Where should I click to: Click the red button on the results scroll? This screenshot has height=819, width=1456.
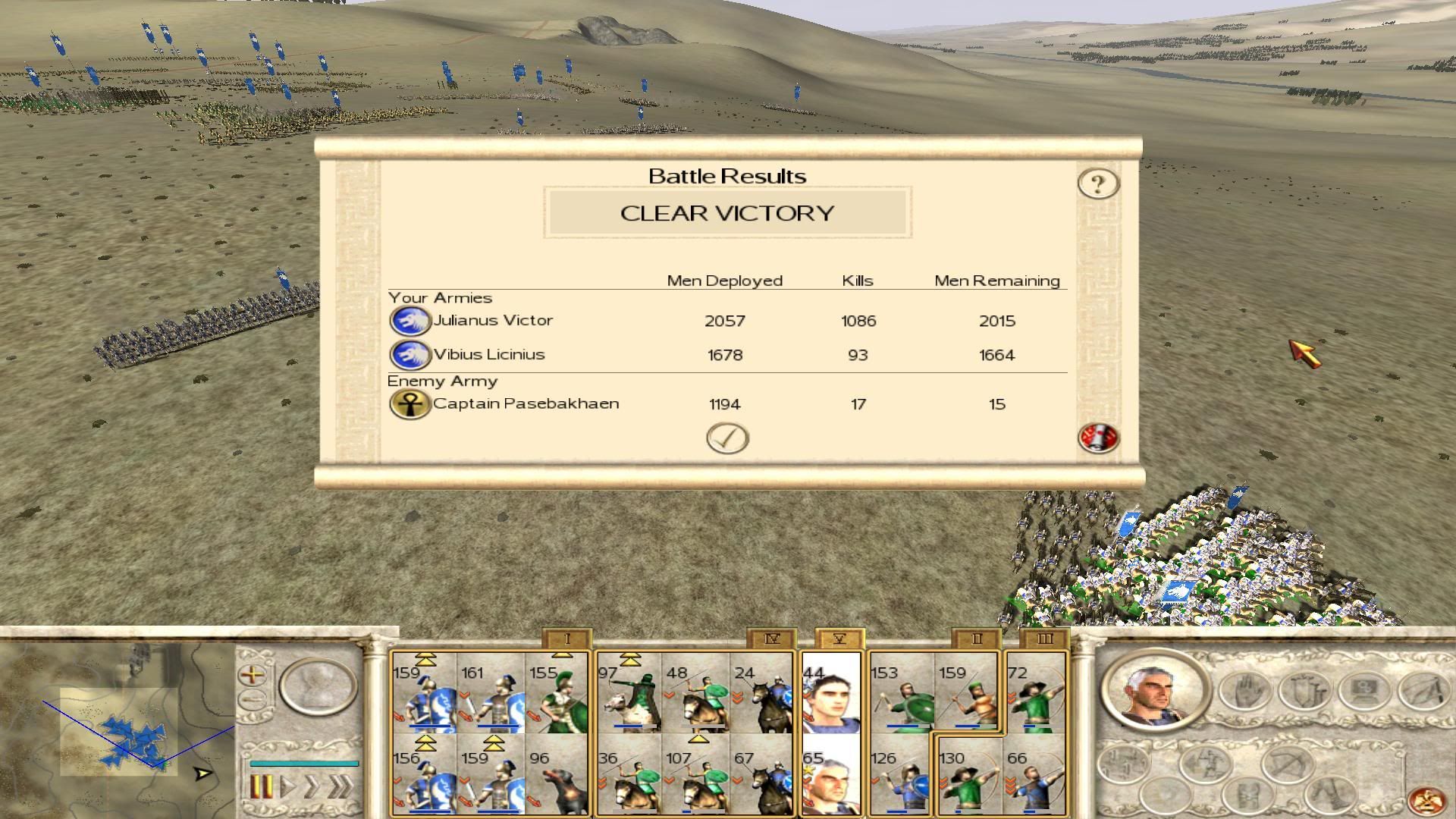pyautogui.click(x=1097, y=438)
